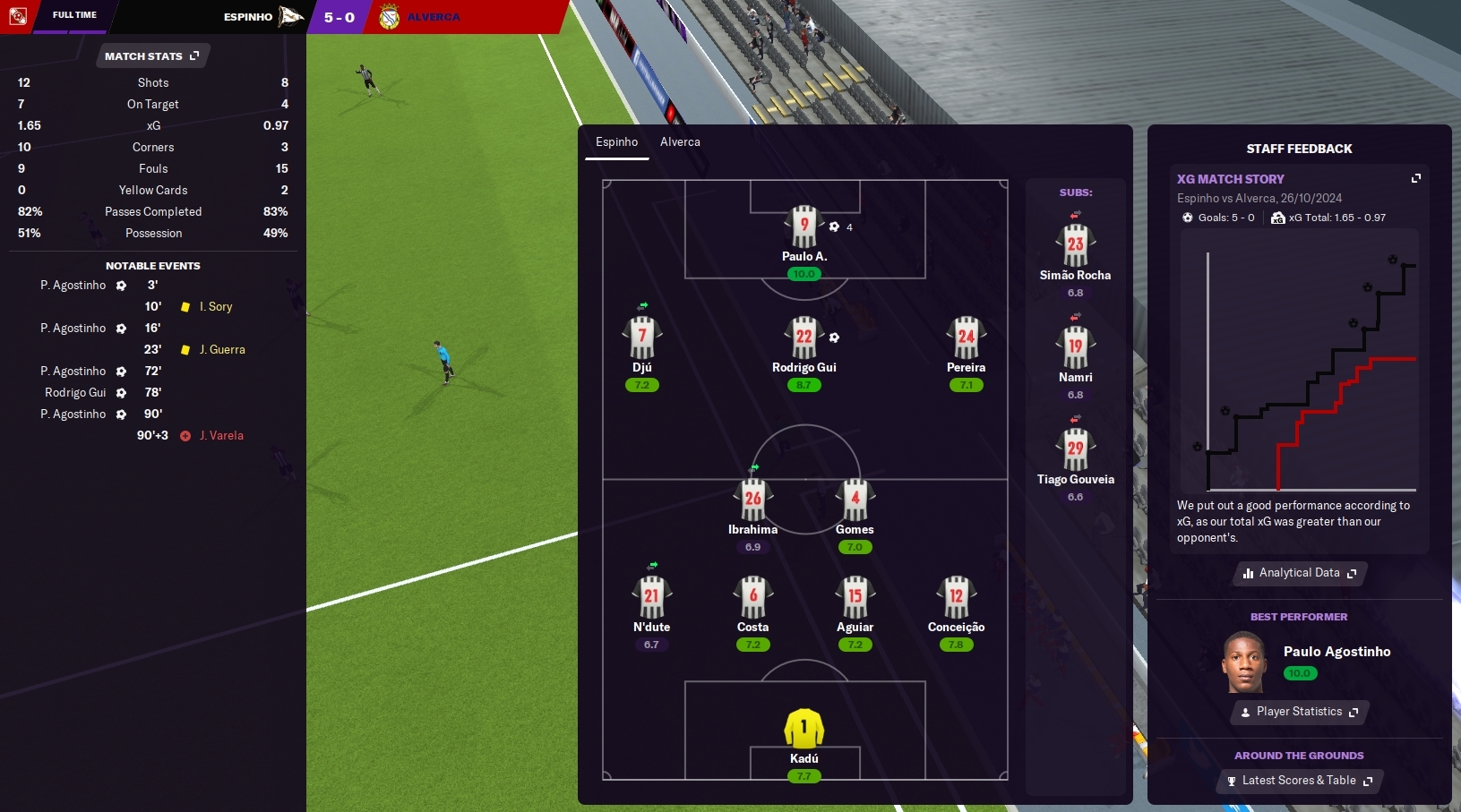Select midfielder Ibrahima

click(x=752, y=500)
